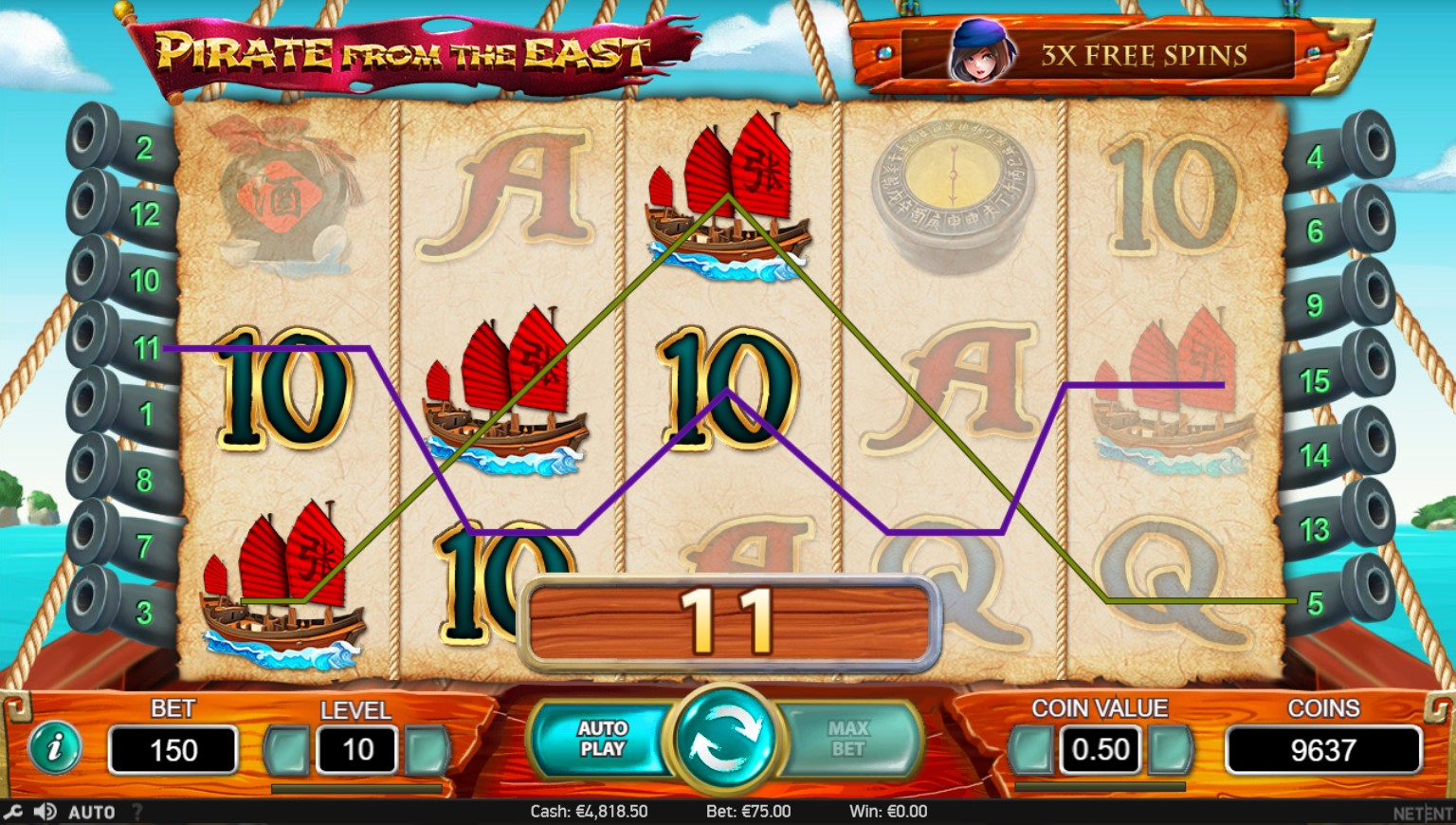This screenshot has height=825, width=1456.
Task: Raise the coin value
Action: pyautogui.click(x=1172, y=750)
